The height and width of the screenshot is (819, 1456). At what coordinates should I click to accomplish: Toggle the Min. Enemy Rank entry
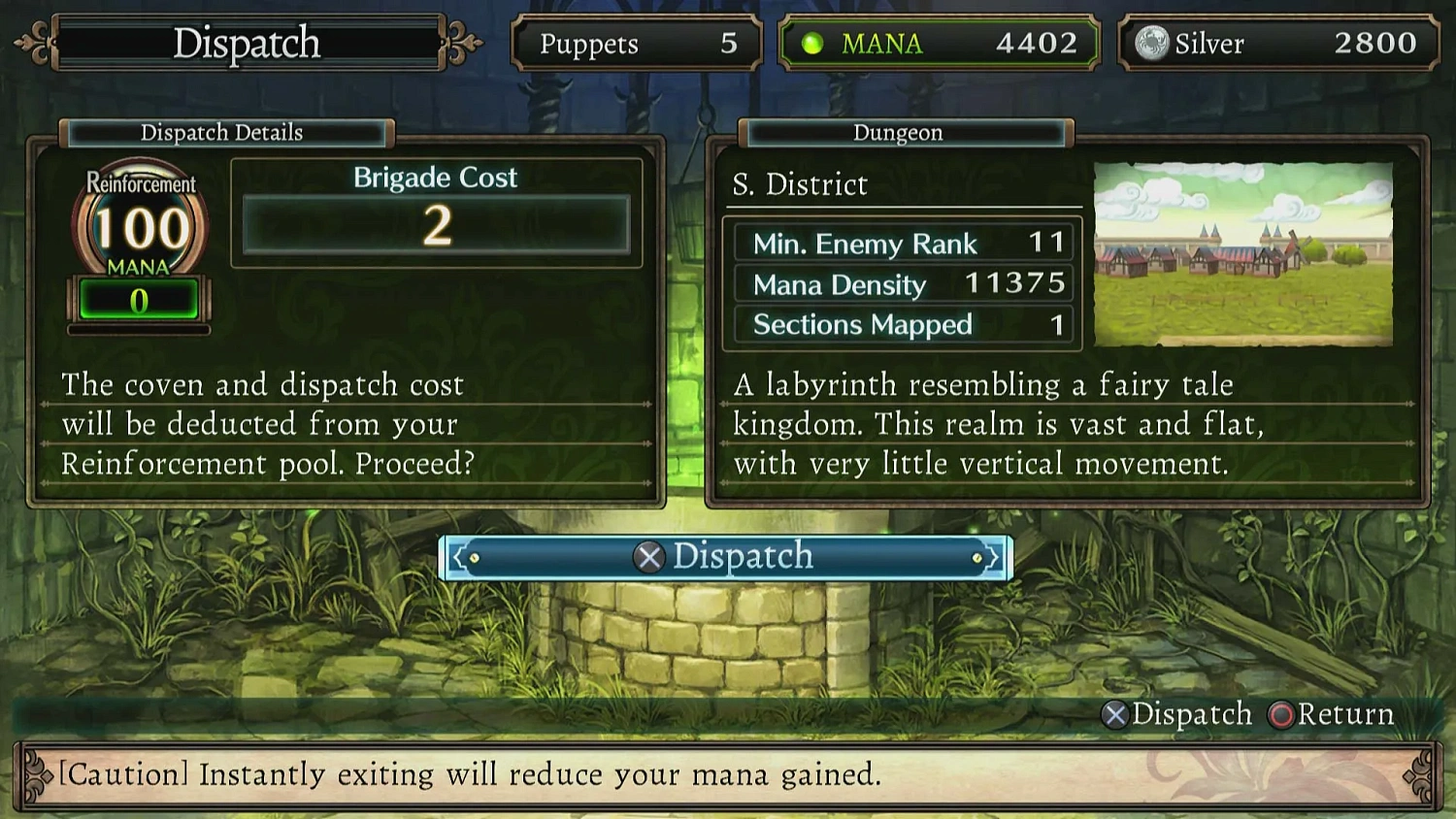point(901,244)
